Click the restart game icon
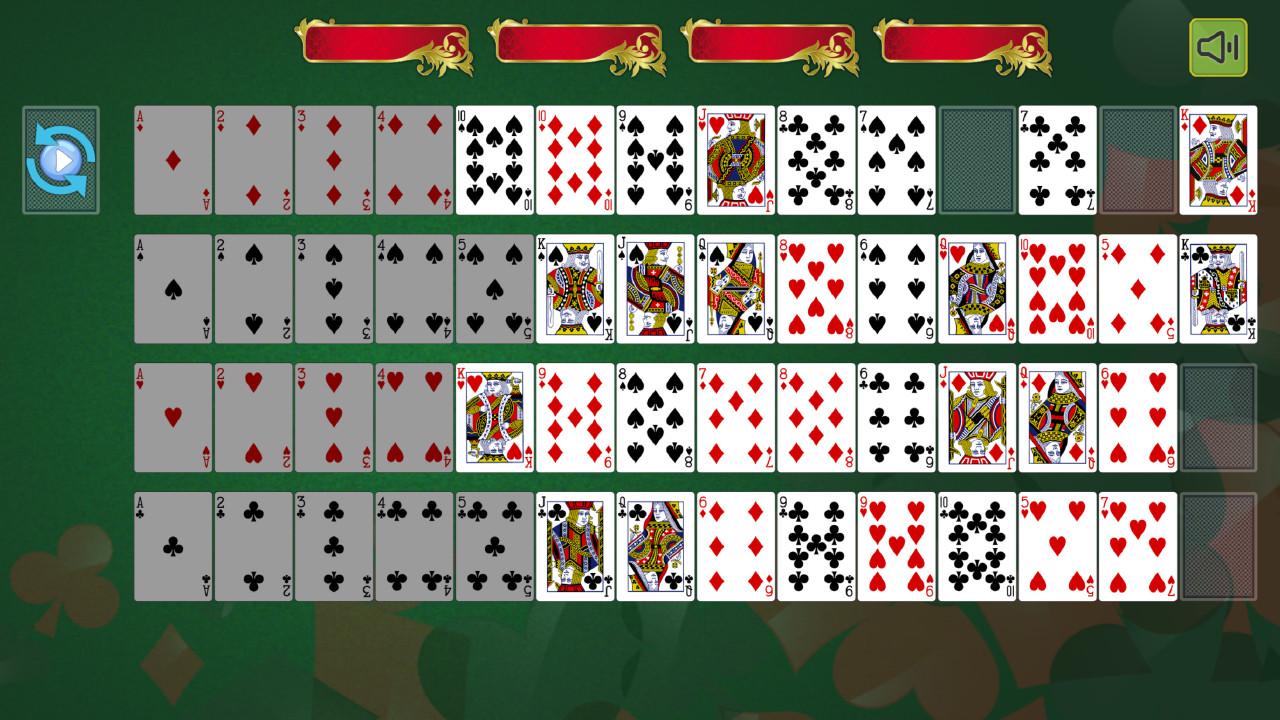The image size is (1280, 720). pos(60,159)
